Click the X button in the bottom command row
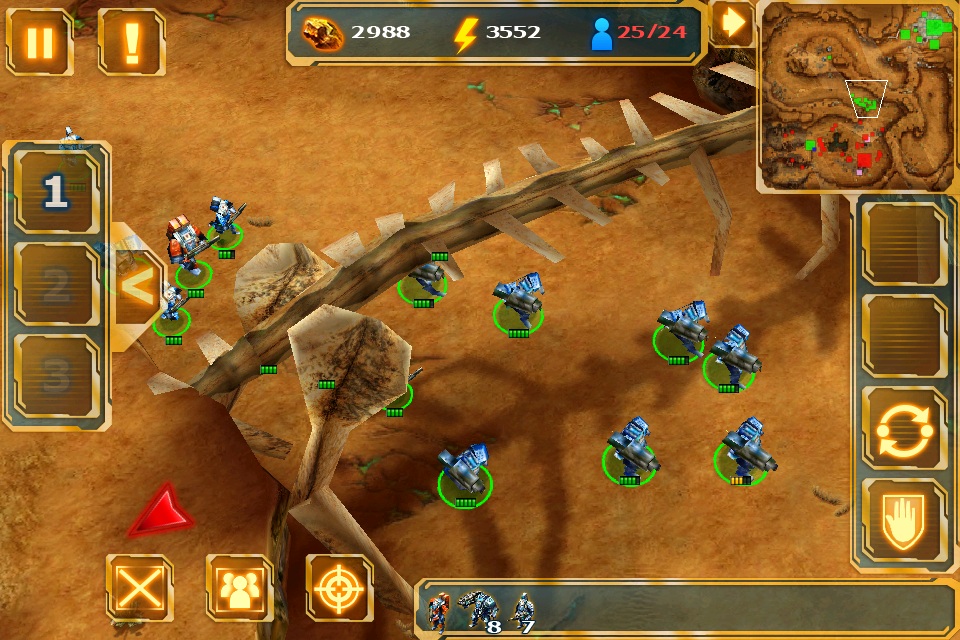The height and width of the screenshot is (640, 960). coord(139,589)
